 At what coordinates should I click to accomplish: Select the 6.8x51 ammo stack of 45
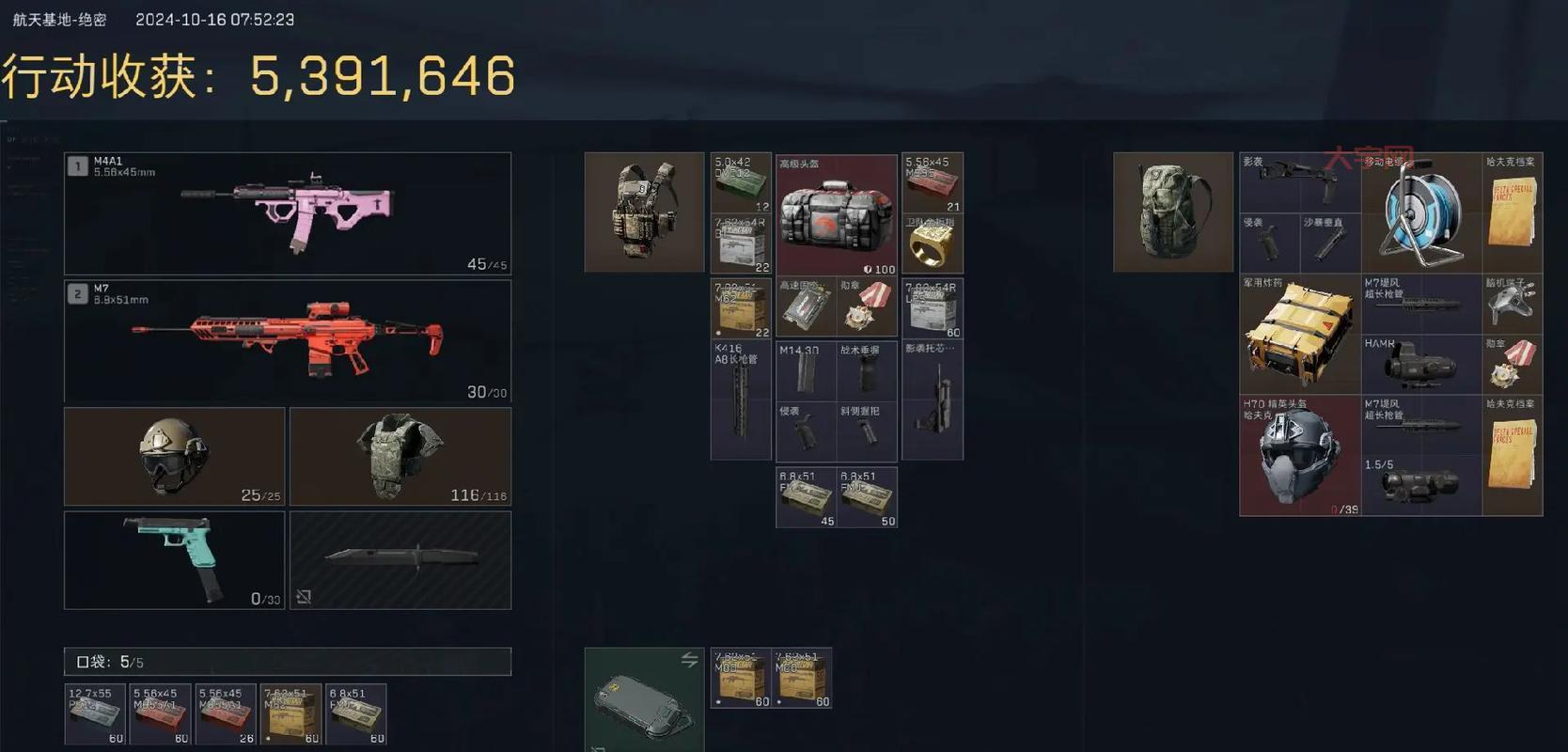click(x=806, y=497)
